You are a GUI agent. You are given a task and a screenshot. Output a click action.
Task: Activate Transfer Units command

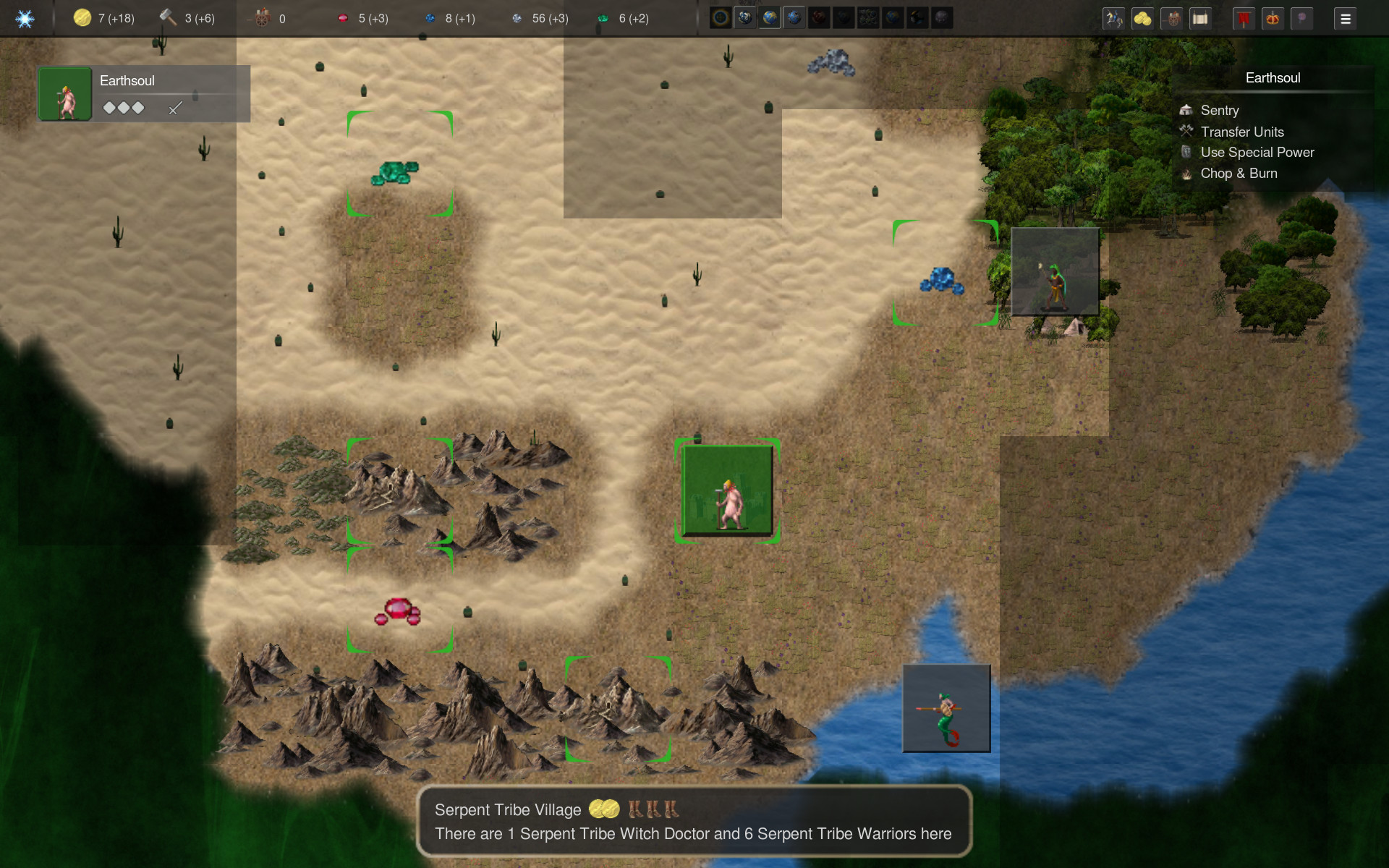point(1242,132)
